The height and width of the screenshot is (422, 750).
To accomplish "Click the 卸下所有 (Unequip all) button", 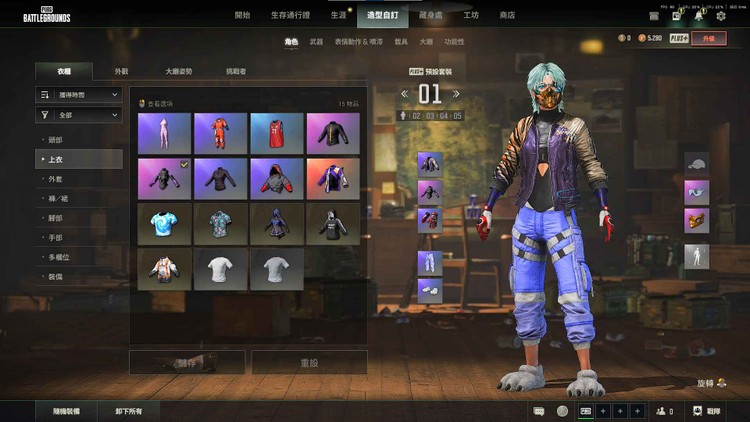I will point(128,411).
